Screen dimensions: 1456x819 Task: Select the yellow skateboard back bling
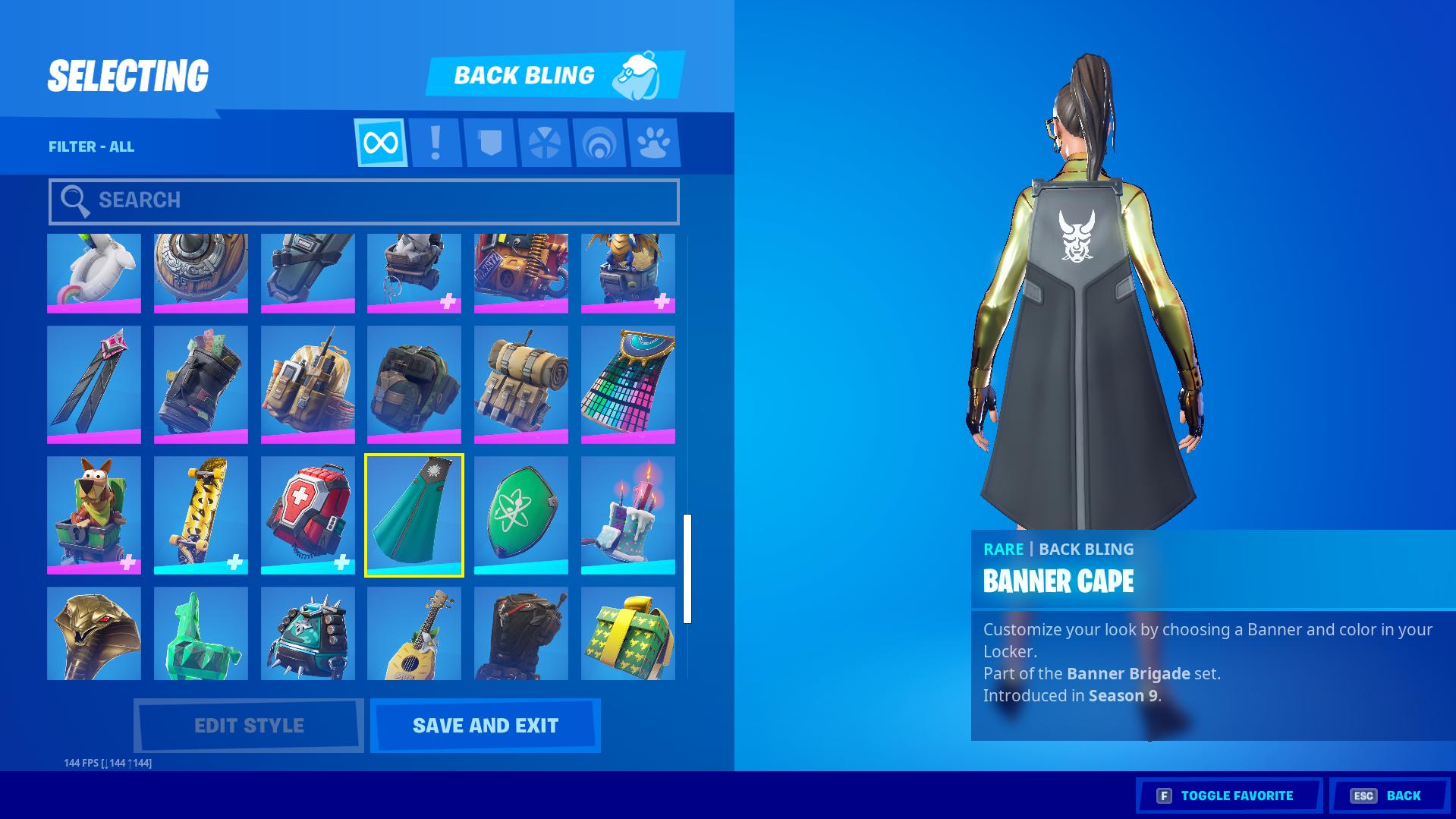200,515
